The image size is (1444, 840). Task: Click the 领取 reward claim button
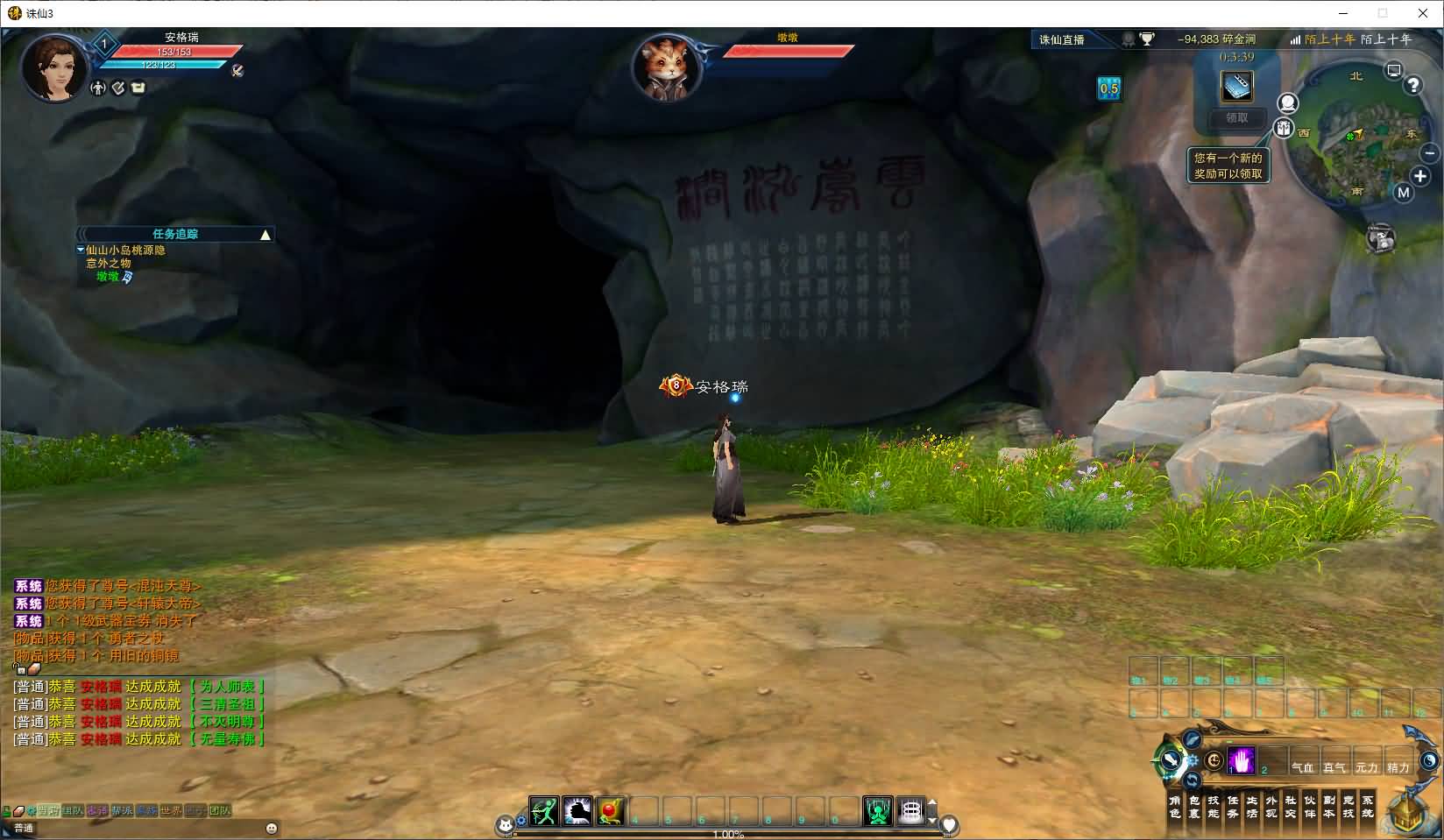[1235, 120]
